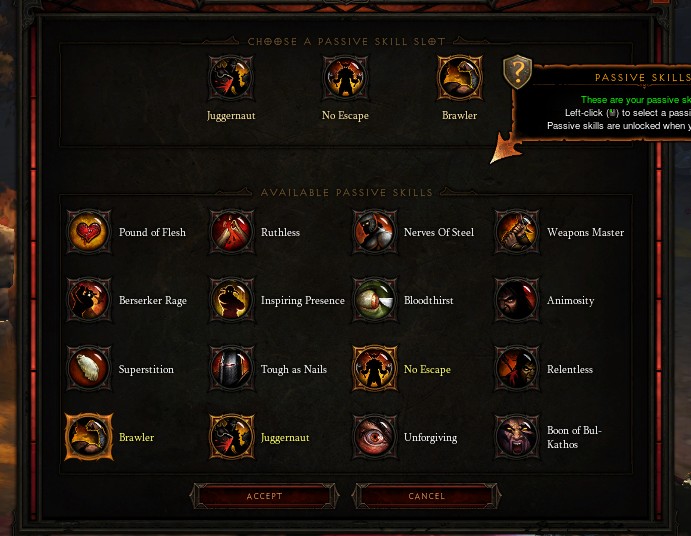Choose the Ruthless passive skill
This screenshot has height=536, width=691.
click(x=232, y=232)
